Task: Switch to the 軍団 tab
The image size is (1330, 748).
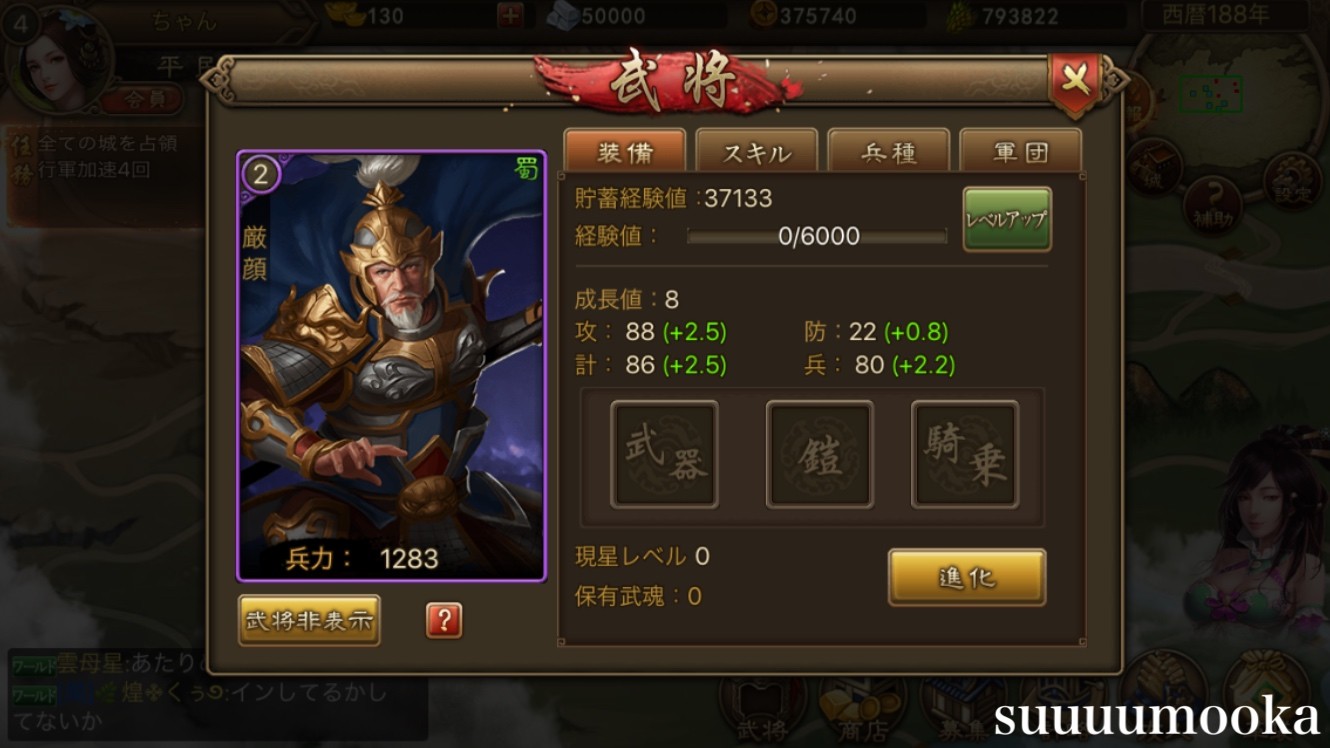Action: (x=1023, y=150)
